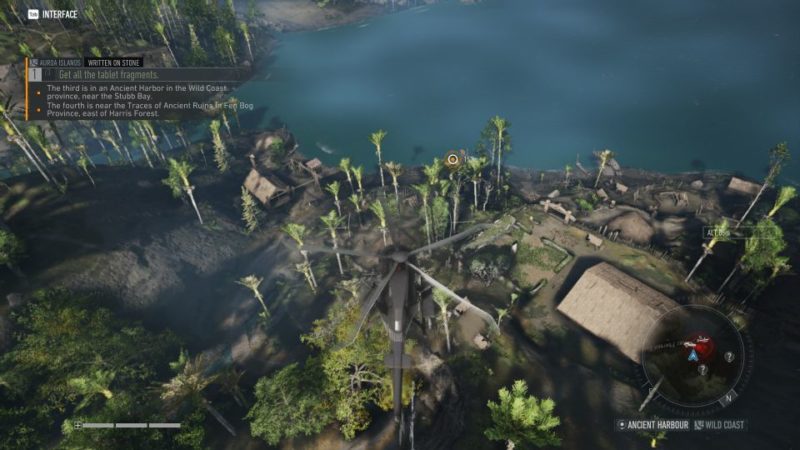The image size is (800, 450).
Task: Click the Ancient Harbour location label
Action: point(656,425)
